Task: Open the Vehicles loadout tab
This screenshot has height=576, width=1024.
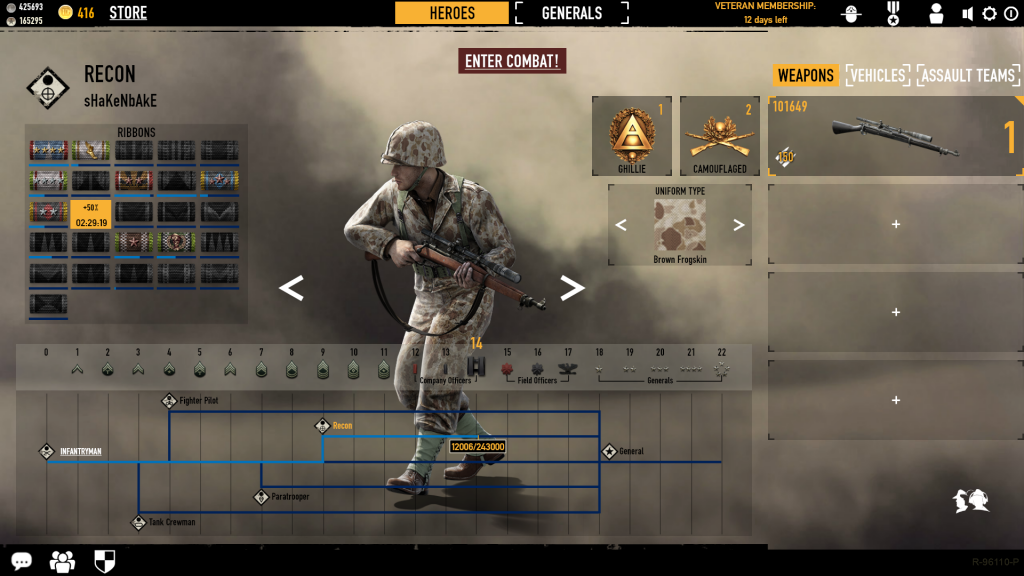Action: pyautogui.click(x=877, y=75)
